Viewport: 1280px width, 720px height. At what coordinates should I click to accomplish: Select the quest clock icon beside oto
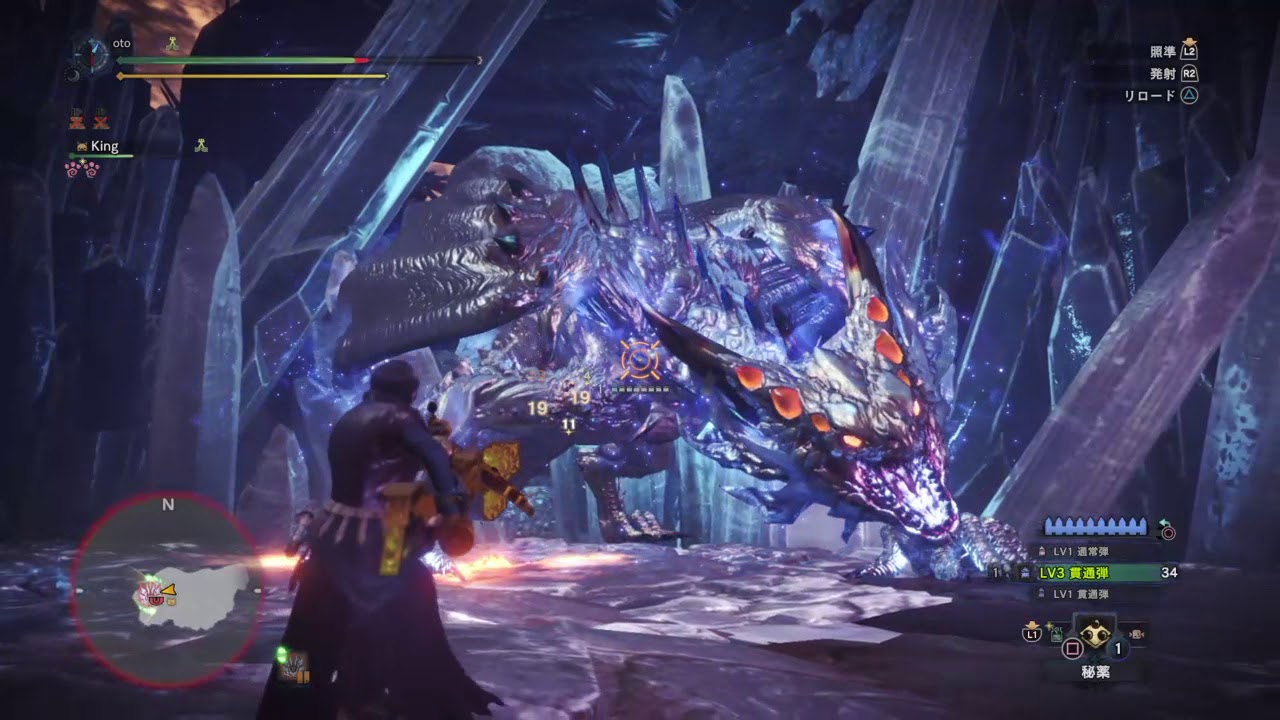tap(91, 53)
